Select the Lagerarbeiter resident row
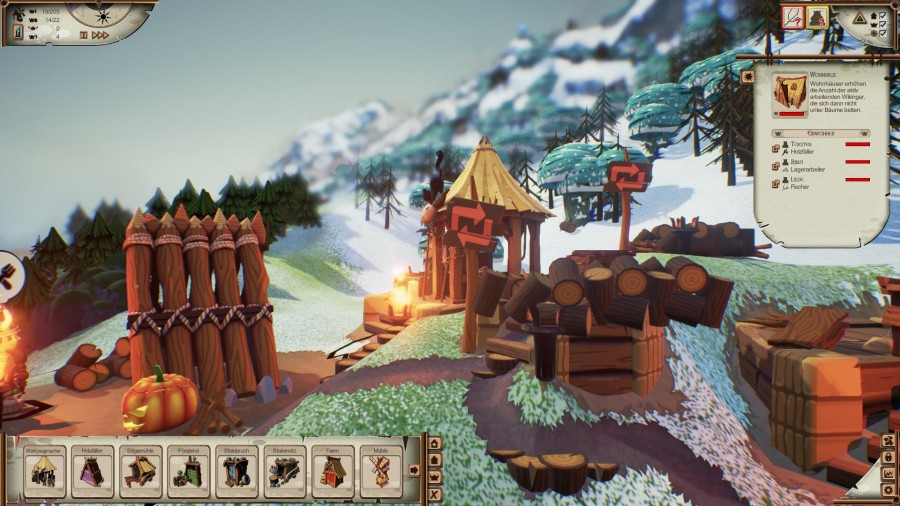Viewport: 900px width, 506px height. (805, 165)
